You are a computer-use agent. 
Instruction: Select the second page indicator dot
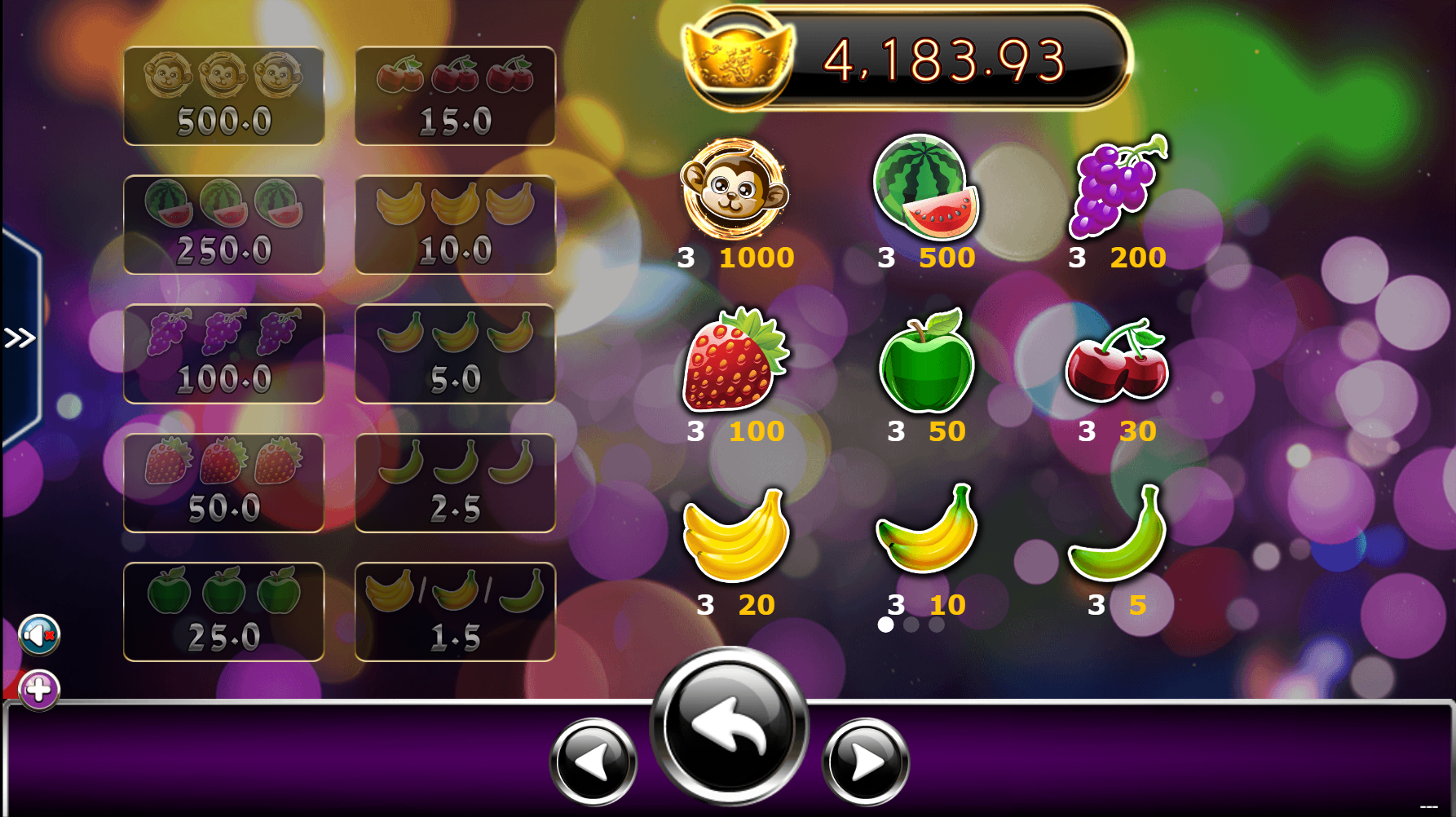[x=911, y=625]
